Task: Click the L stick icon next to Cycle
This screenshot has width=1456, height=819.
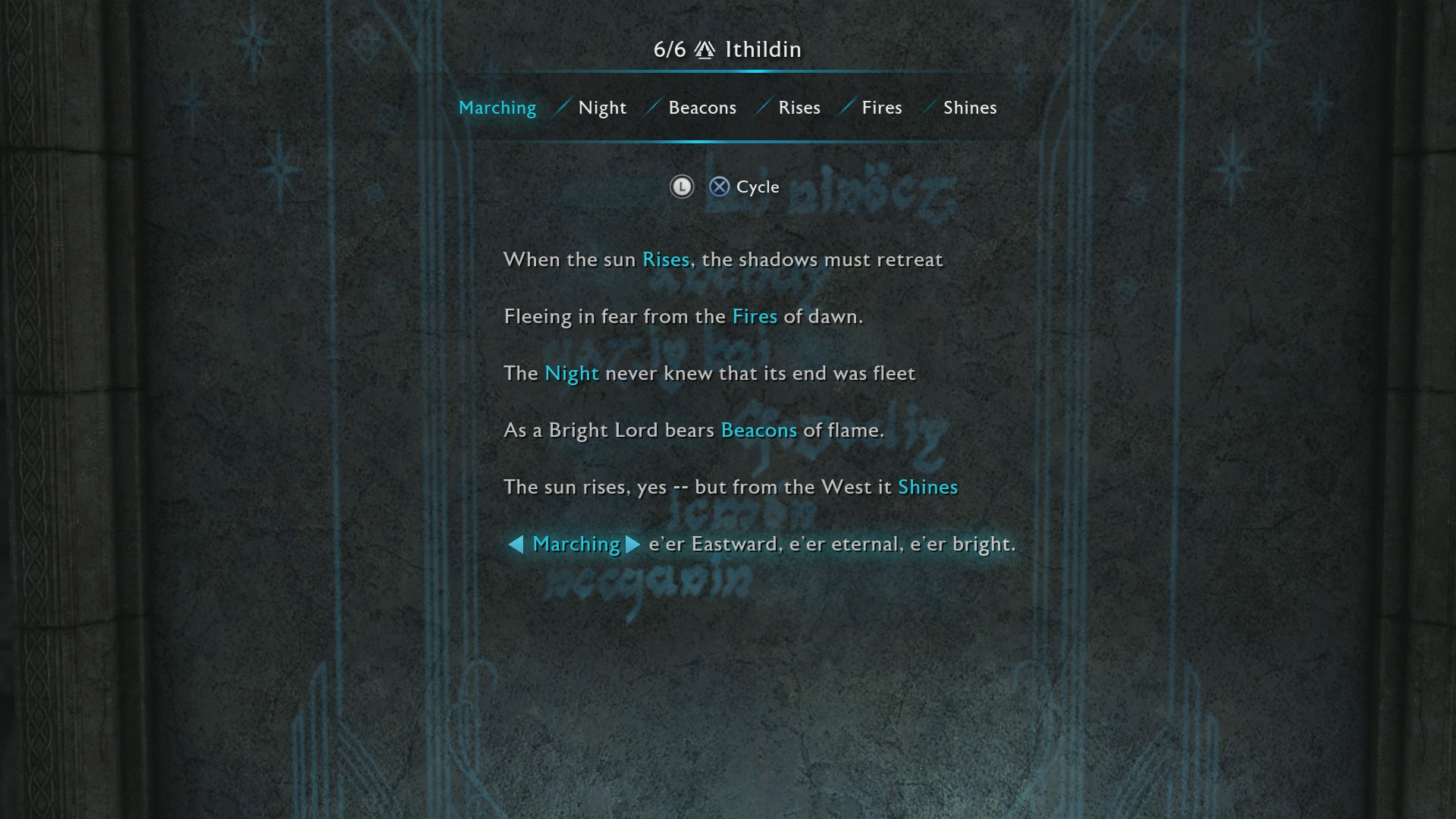Action: tap(682, 187)
